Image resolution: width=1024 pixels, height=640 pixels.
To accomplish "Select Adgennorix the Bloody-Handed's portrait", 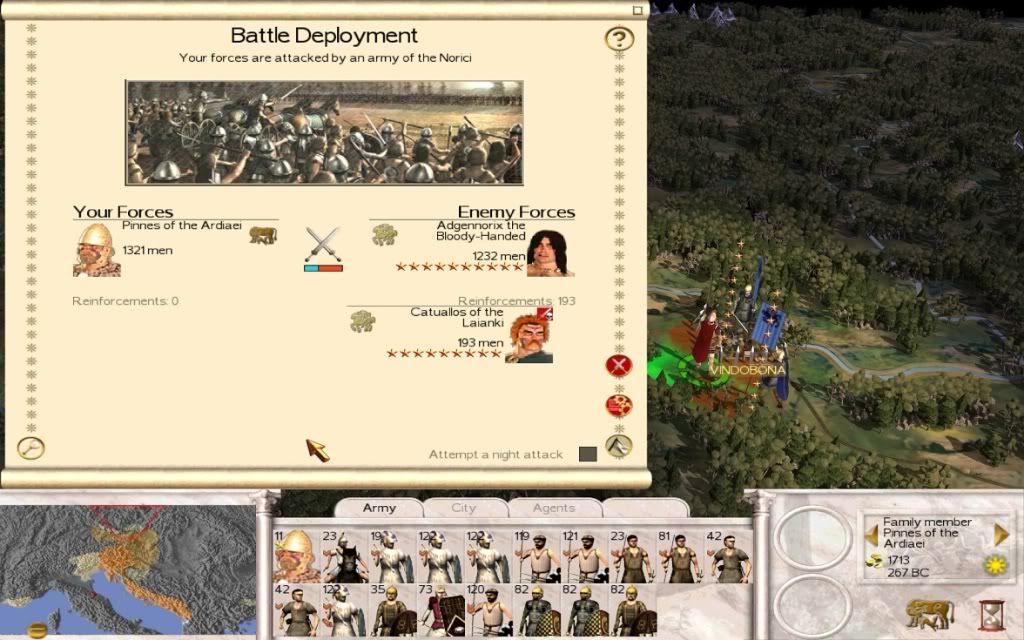I will (x=549, y=253).
